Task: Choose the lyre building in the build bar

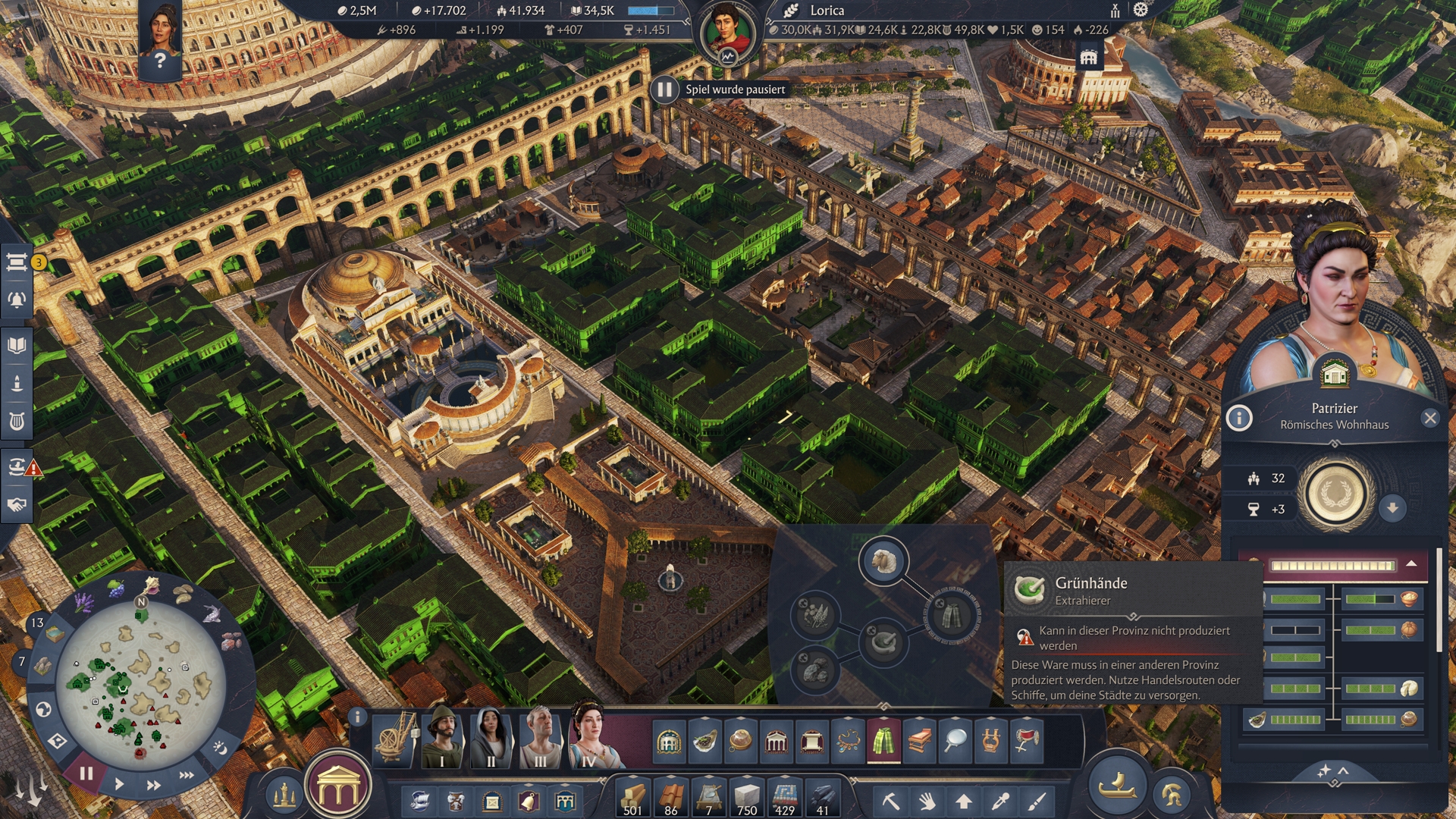Action: click(990, 741)
